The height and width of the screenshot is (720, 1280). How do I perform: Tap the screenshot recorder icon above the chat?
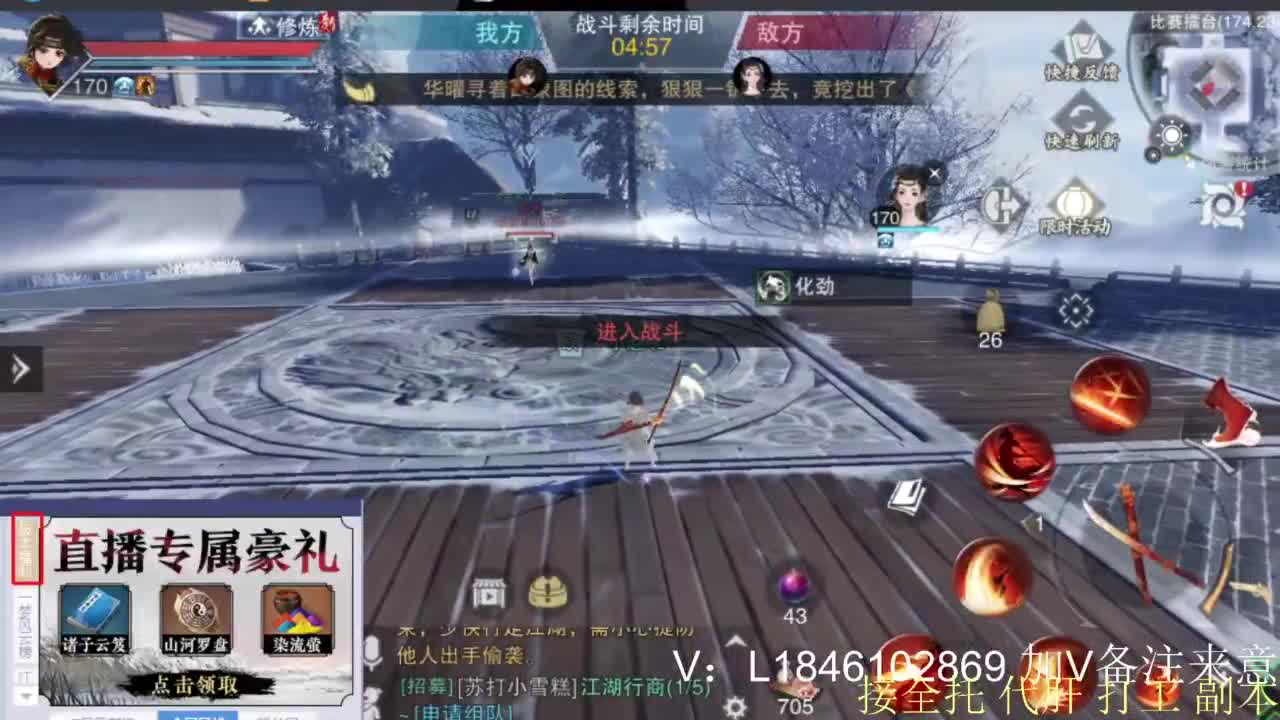(488, 593)
